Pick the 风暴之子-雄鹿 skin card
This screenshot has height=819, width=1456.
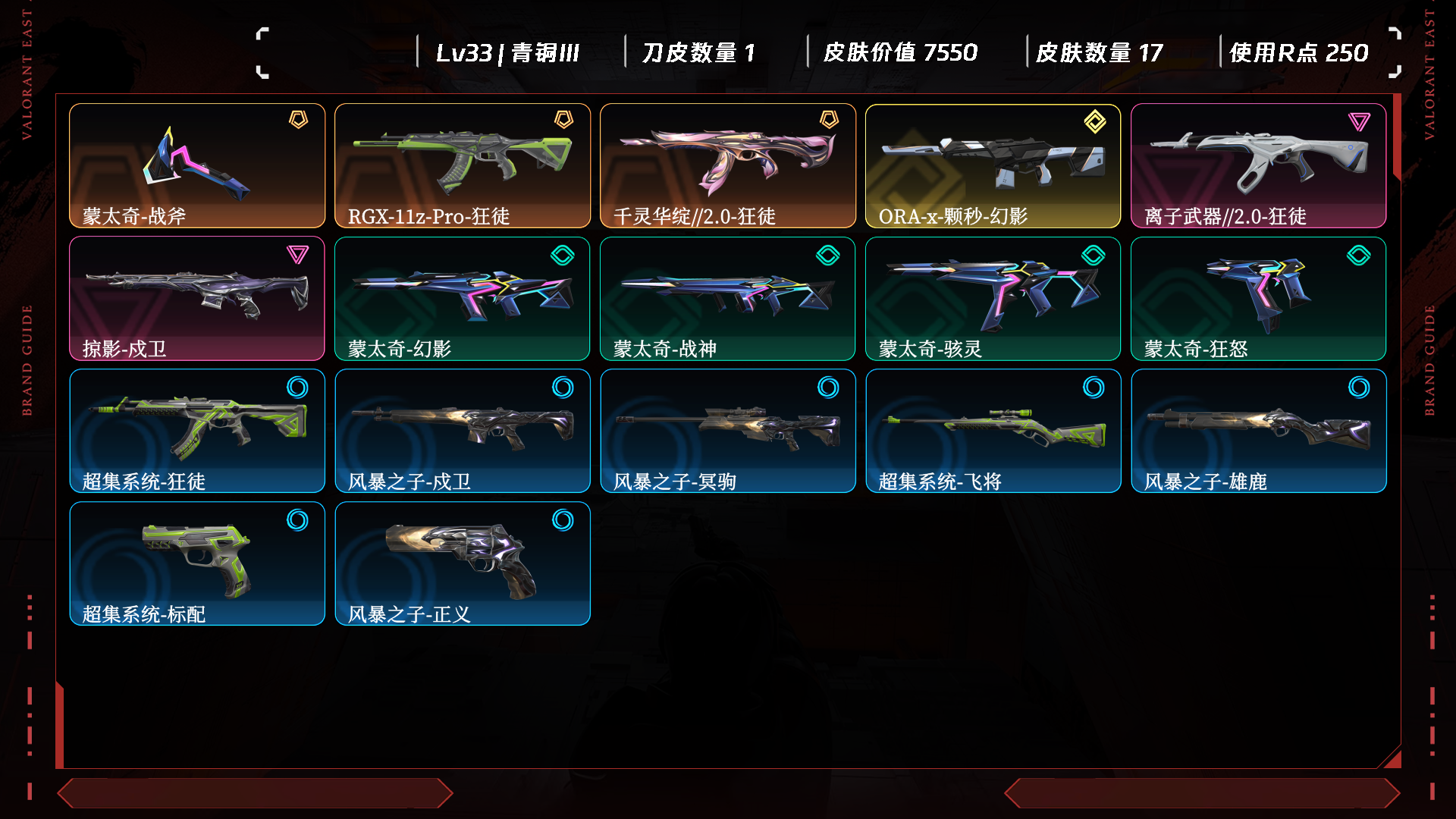coord(1258,431)
